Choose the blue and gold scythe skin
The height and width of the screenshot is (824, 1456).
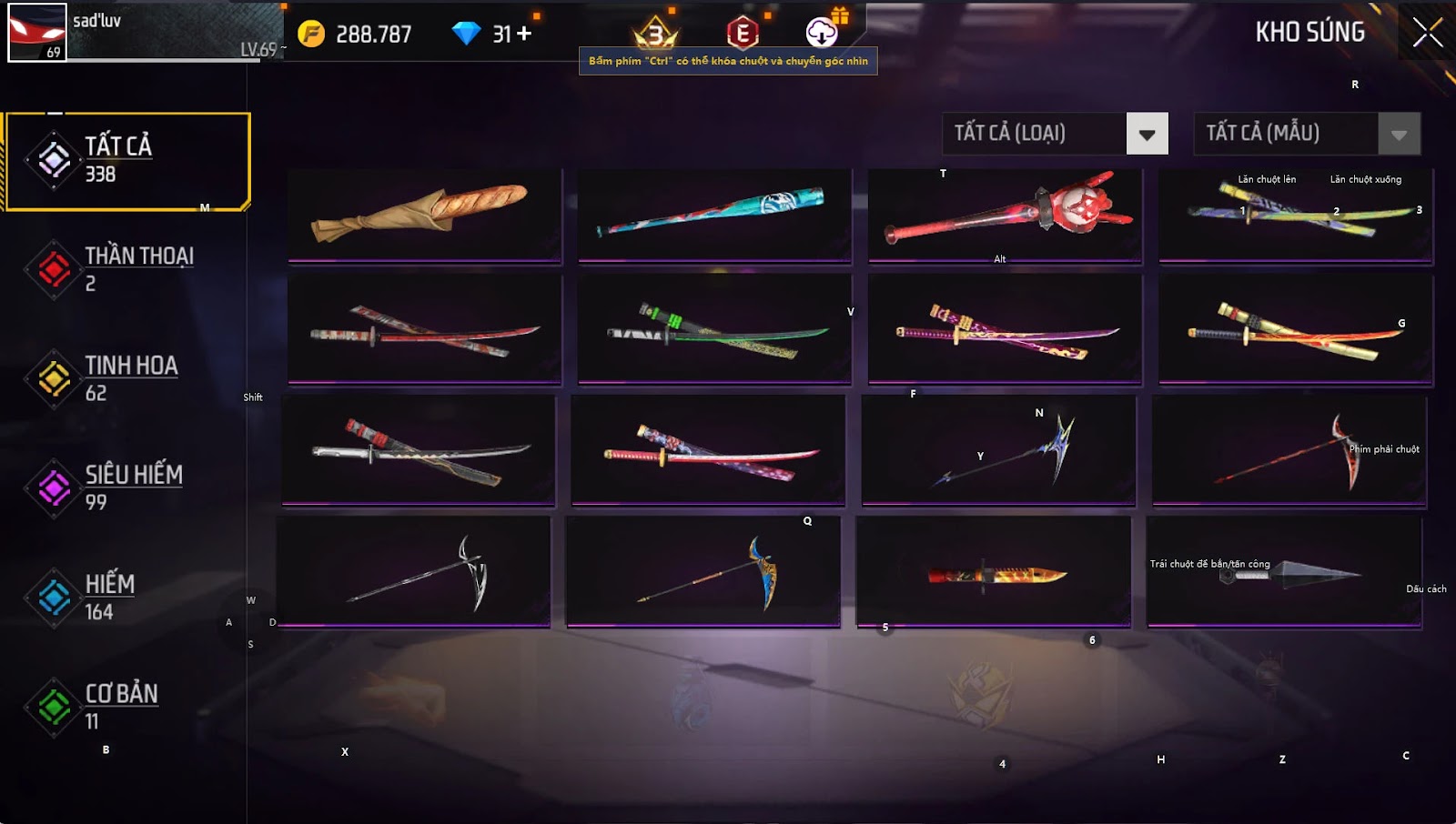[x=703, y=571]
